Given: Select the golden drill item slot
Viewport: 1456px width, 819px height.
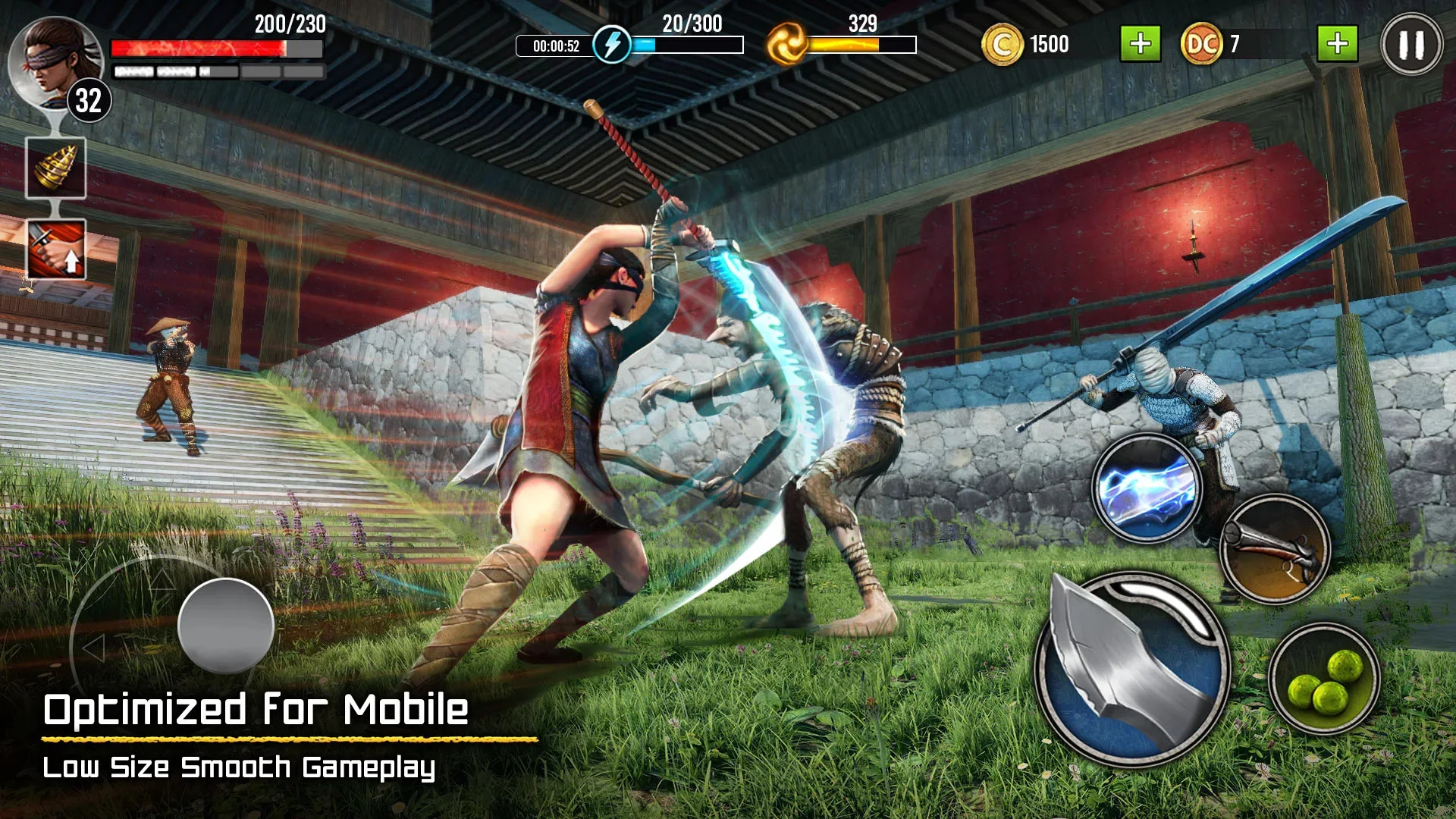Looking at the screenshot, I should click(x=56, y=168).
